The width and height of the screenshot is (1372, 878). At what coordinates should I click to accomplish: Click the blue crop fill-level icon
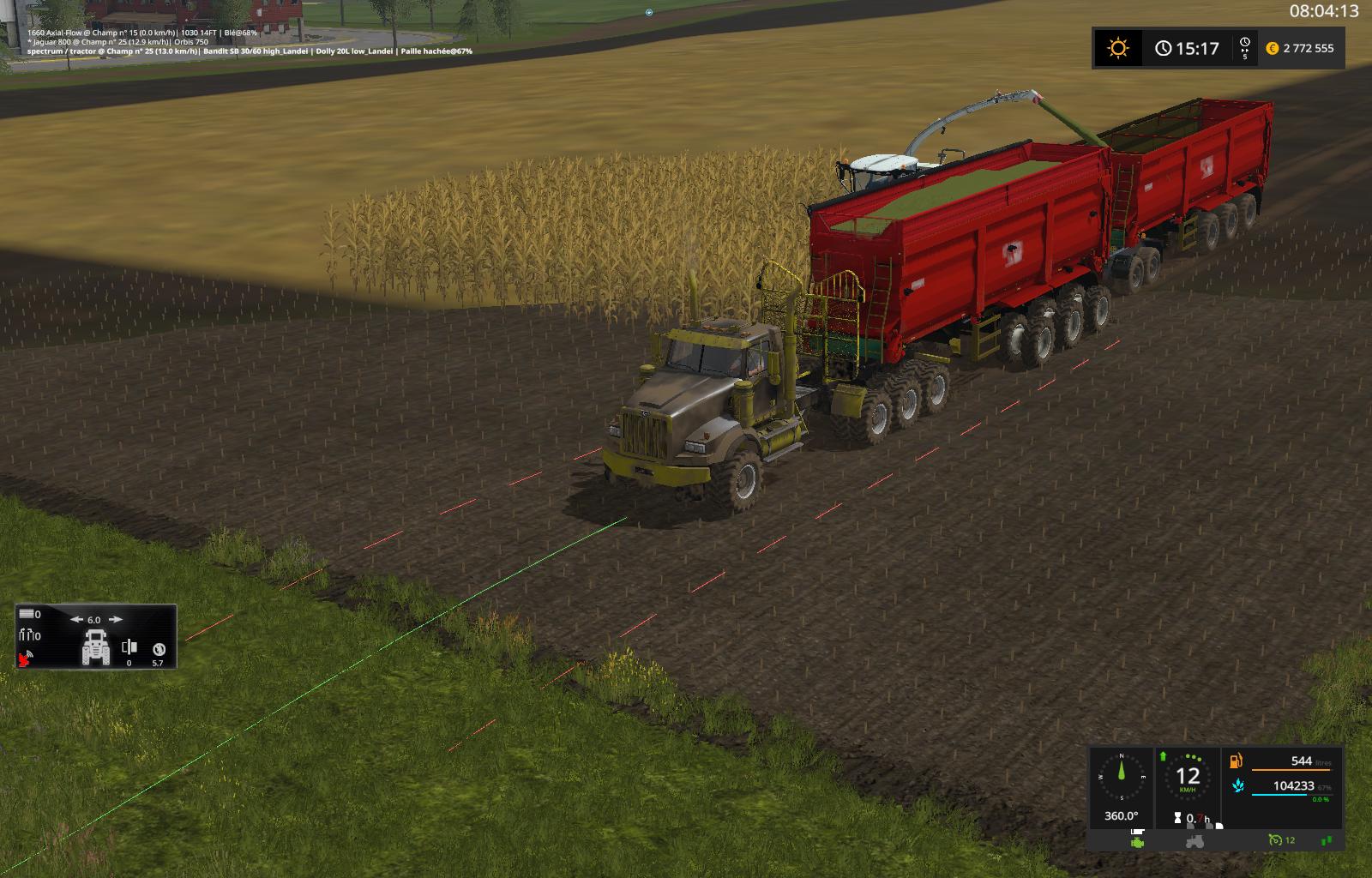(1237, 785)
